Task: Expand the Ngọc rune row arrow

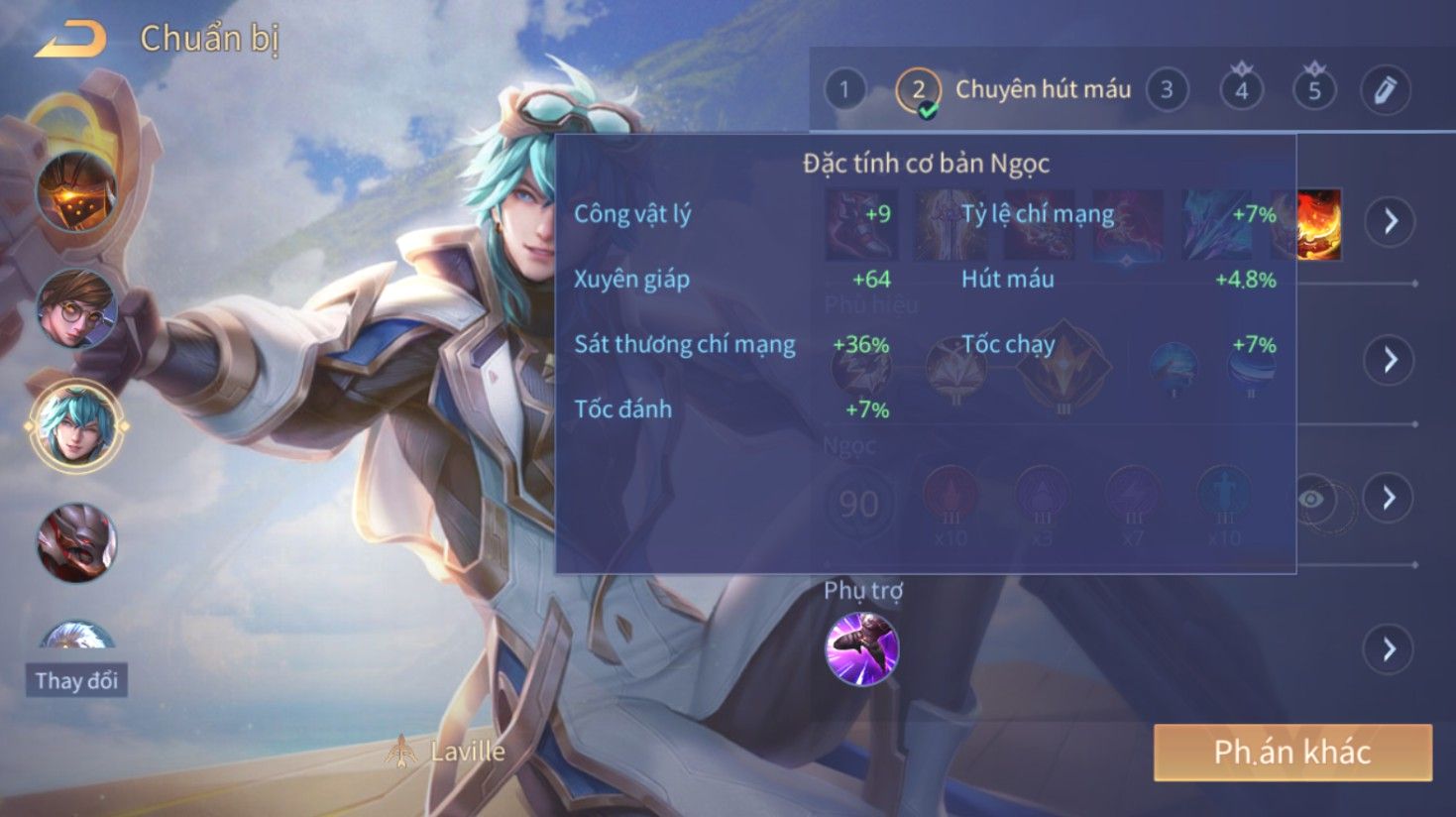Action: (x=1390, y=497)
